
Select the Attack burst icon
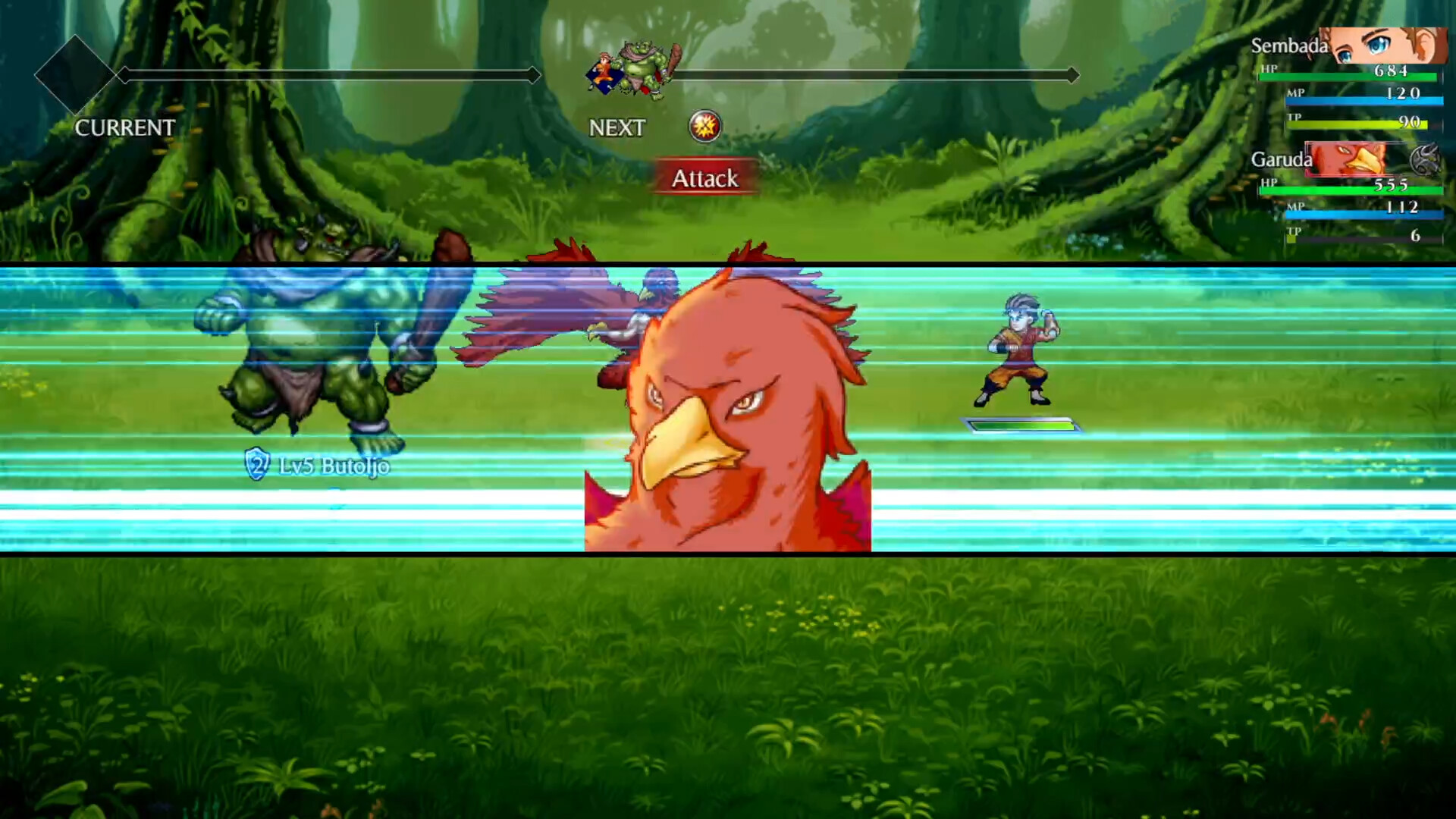704,127
